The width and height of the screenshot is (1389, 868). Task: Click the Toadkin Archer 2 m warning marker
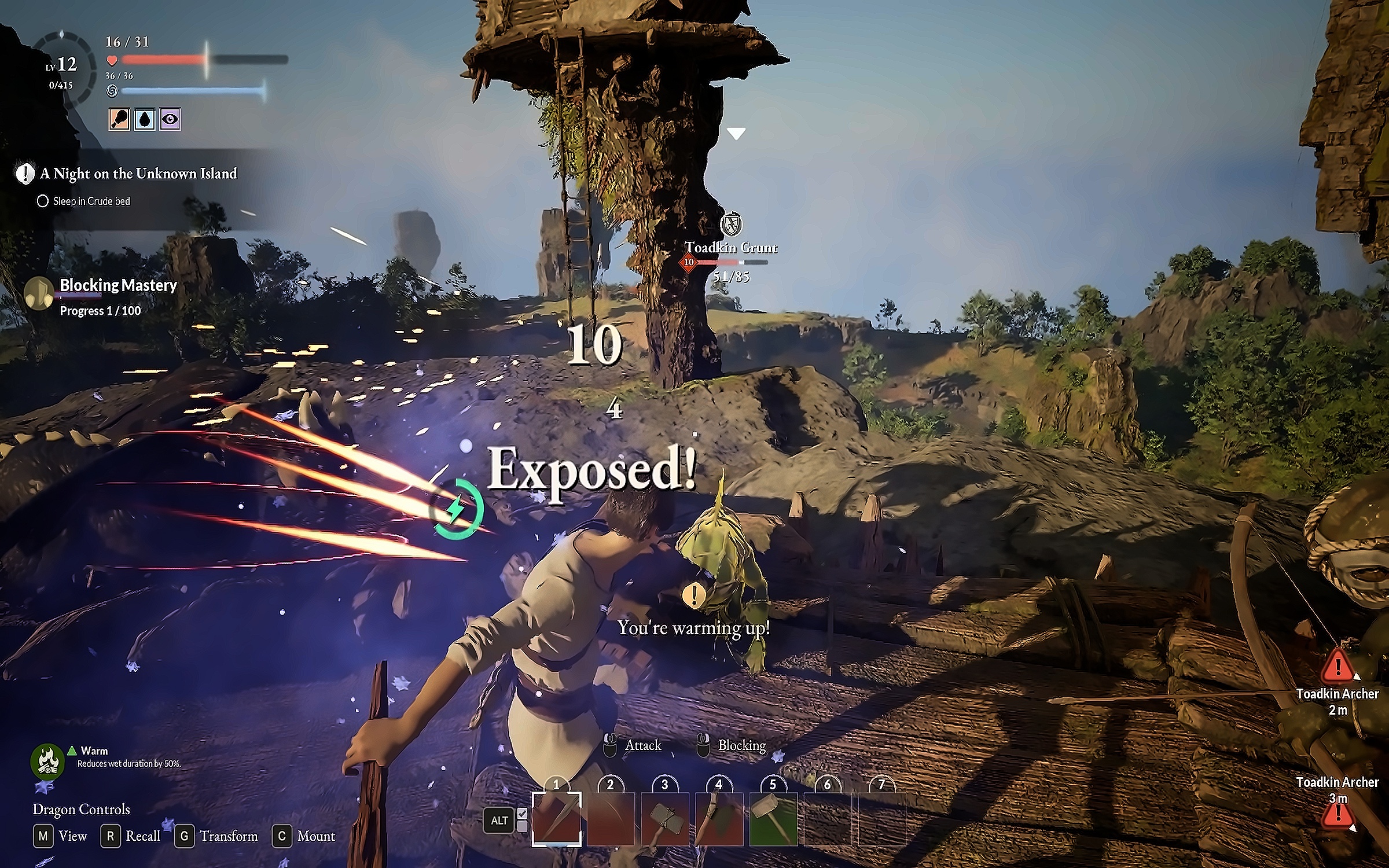(x=1337, y=665)
